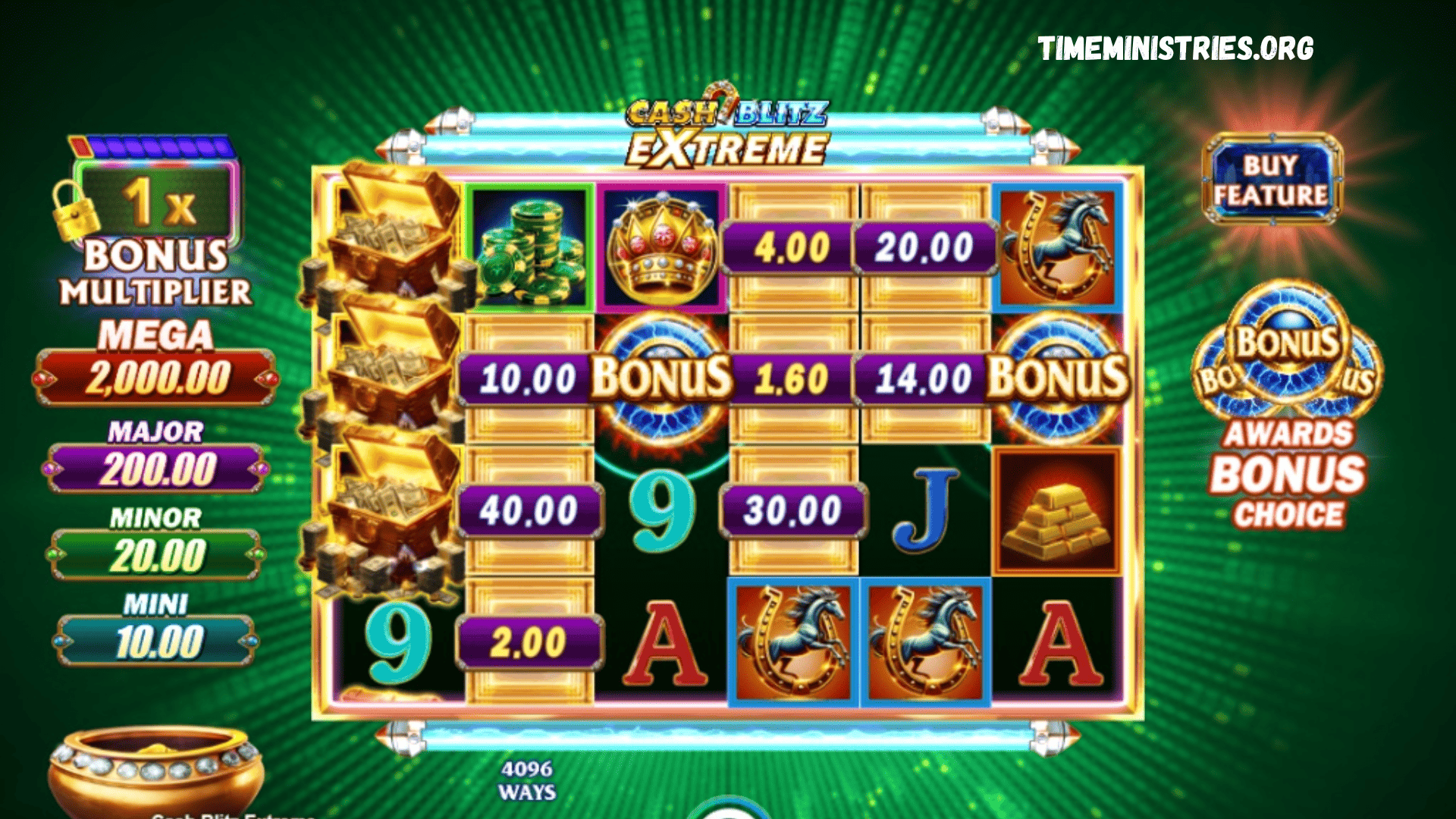
Task: Tap the BONUS symbol on the second reel
Action: tap(664, 375)
